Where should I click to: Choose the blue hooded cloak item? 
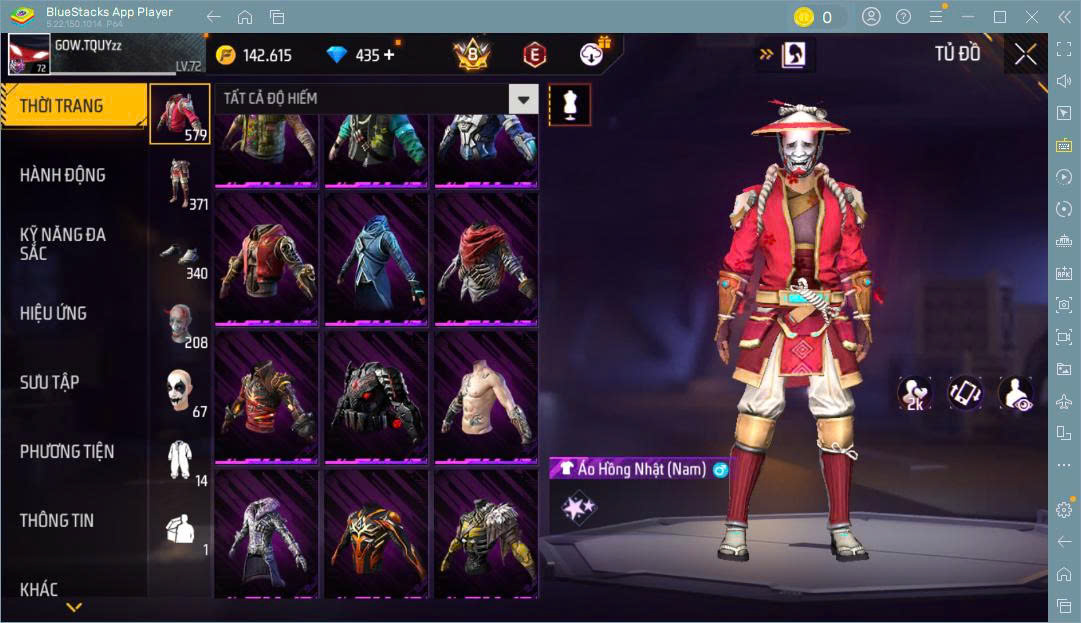pos(376,258)
